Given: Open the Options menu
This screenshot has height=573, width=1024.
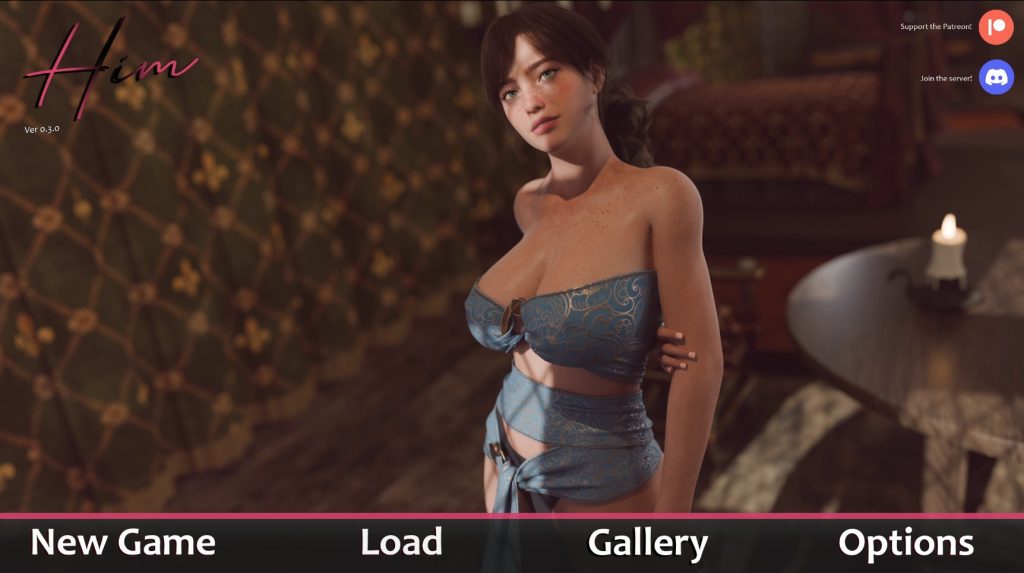Looking at the screenshot, I should (x=905, y=543).
